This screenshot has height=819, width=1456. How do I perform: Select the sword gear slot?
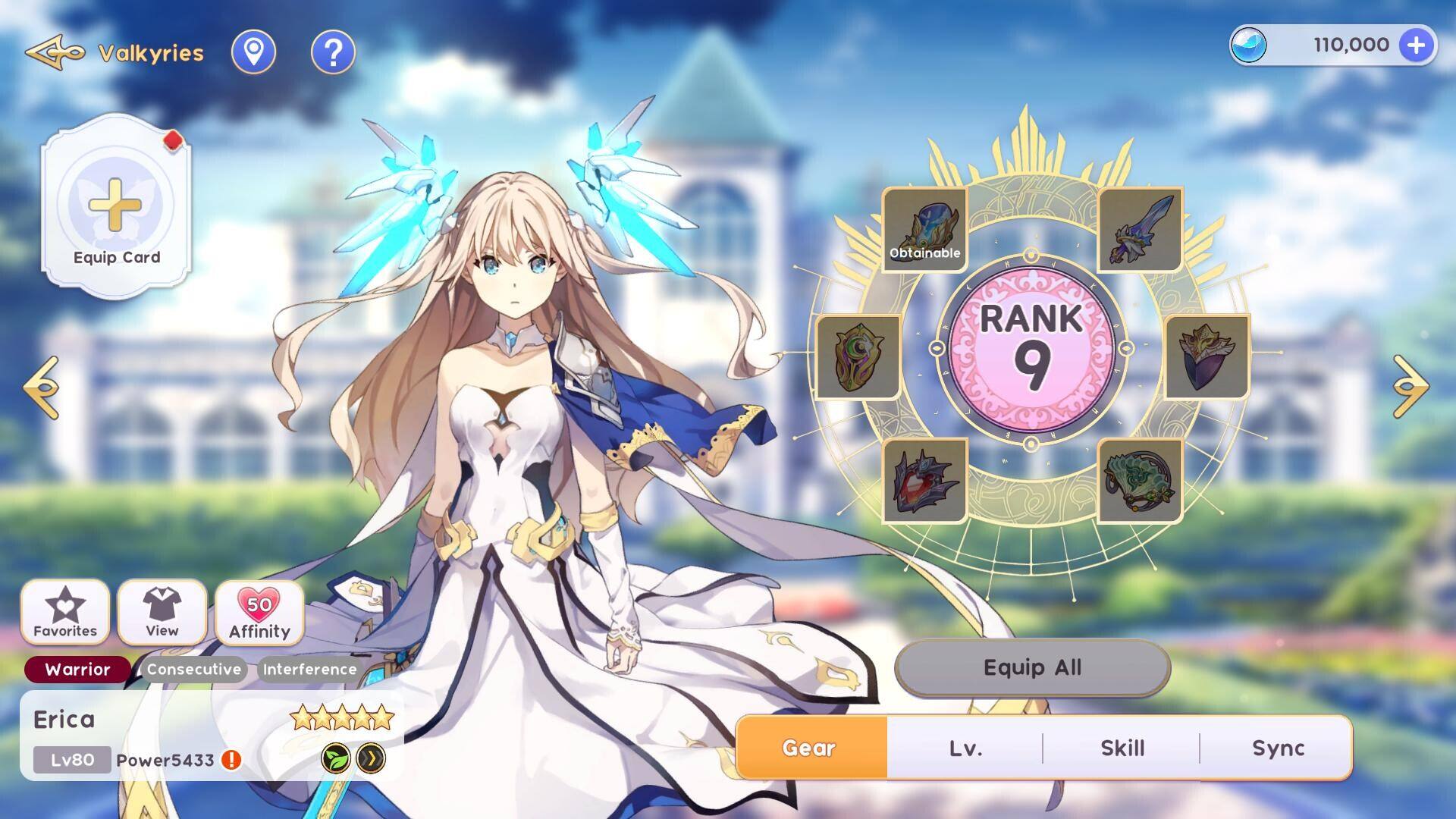tap(1140, 230)
